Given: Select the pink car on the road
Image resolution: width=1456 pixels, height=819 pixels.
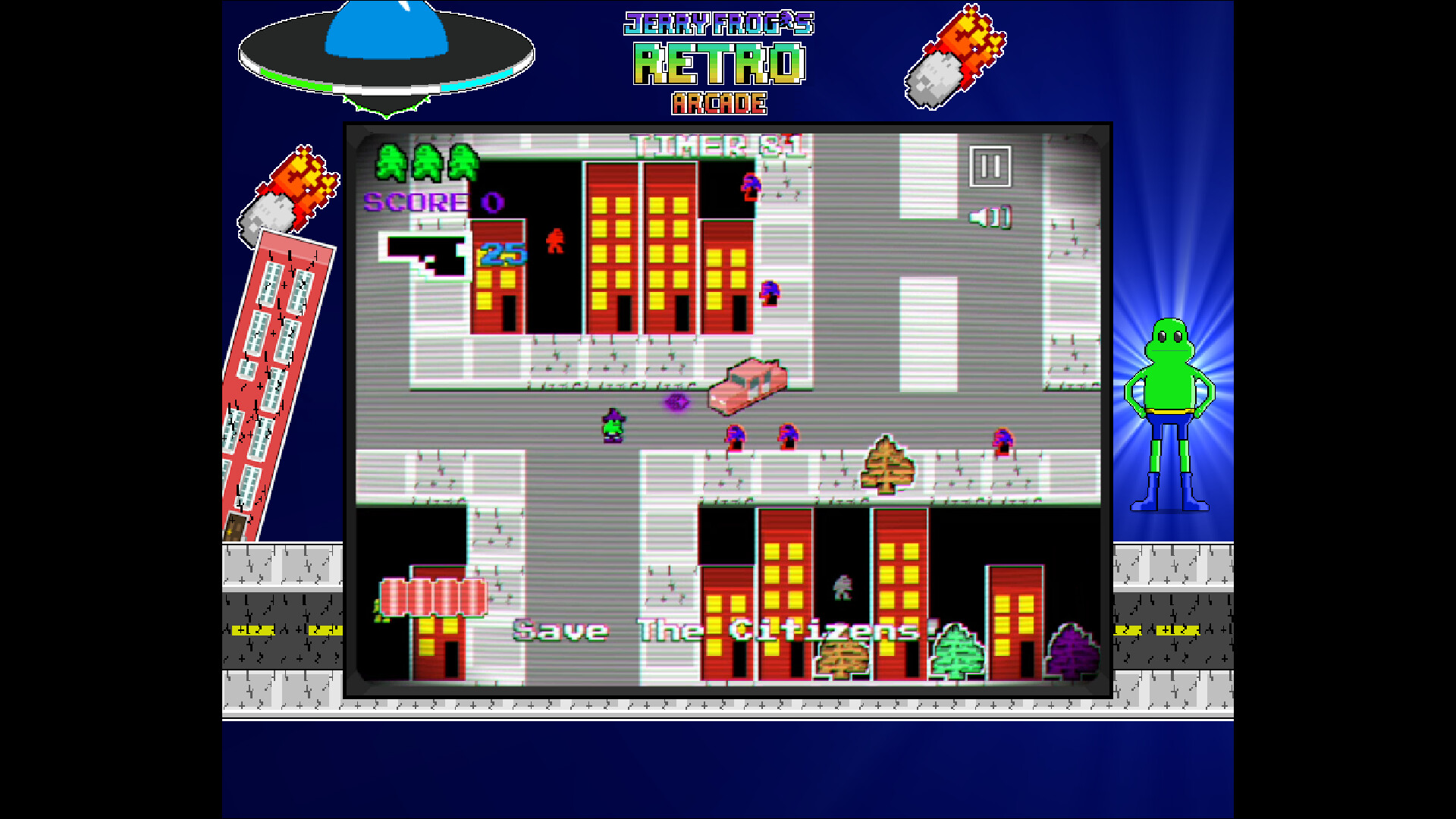Looking at the screenshot, I should click(x=745, y=388).
